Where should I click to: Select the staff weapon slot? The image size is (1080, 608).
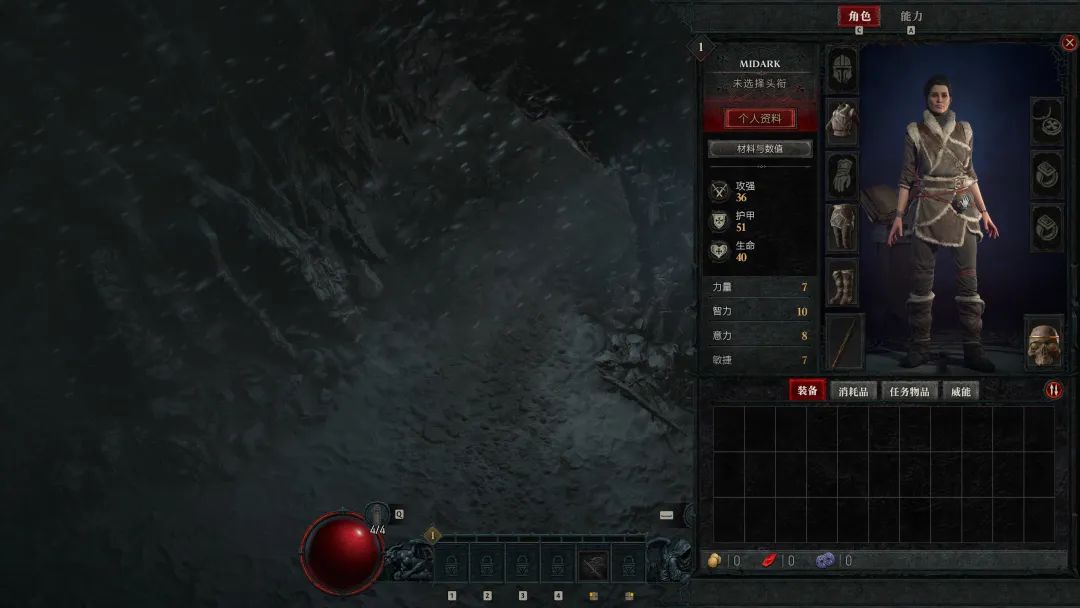point(843,340)
